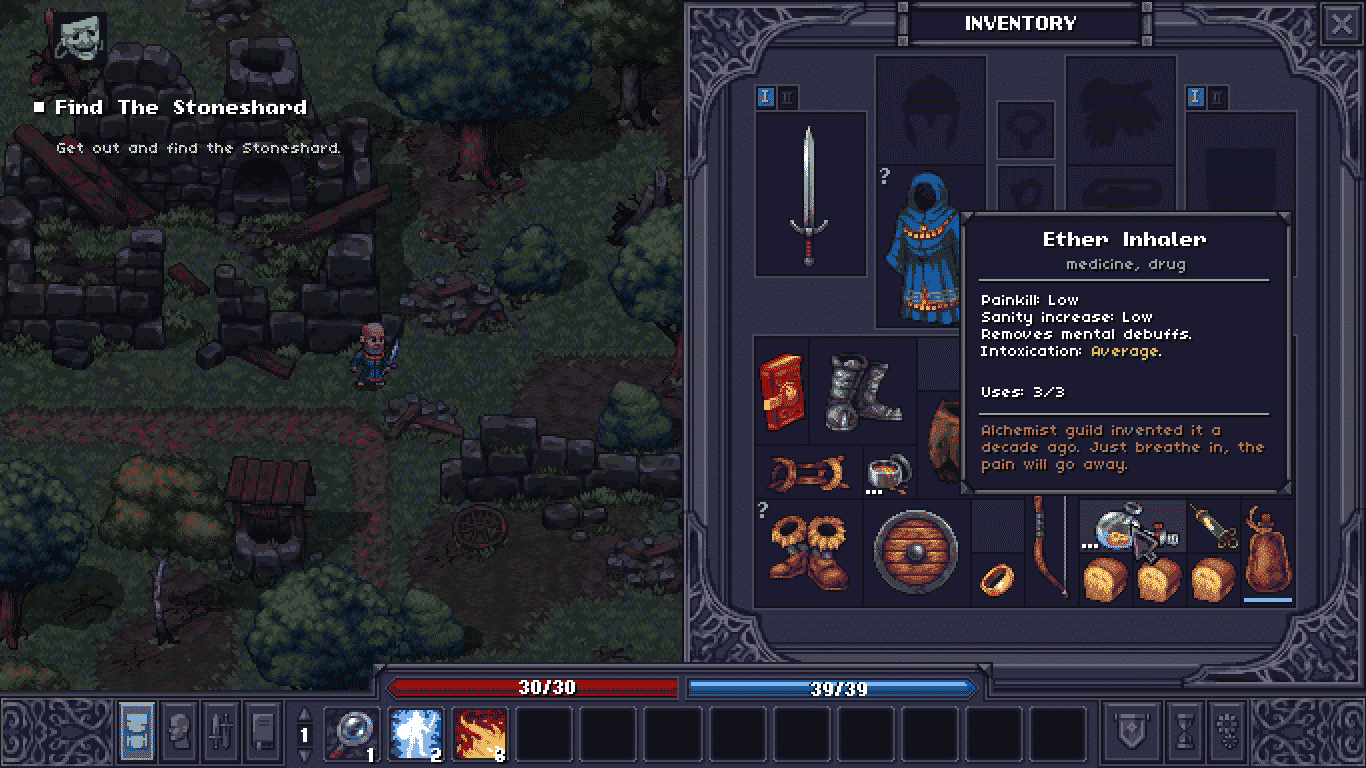This screenshot has height=768, width=1366.
Task: Select the fur-trimmed leather boots
Action: tap(808, 553)
